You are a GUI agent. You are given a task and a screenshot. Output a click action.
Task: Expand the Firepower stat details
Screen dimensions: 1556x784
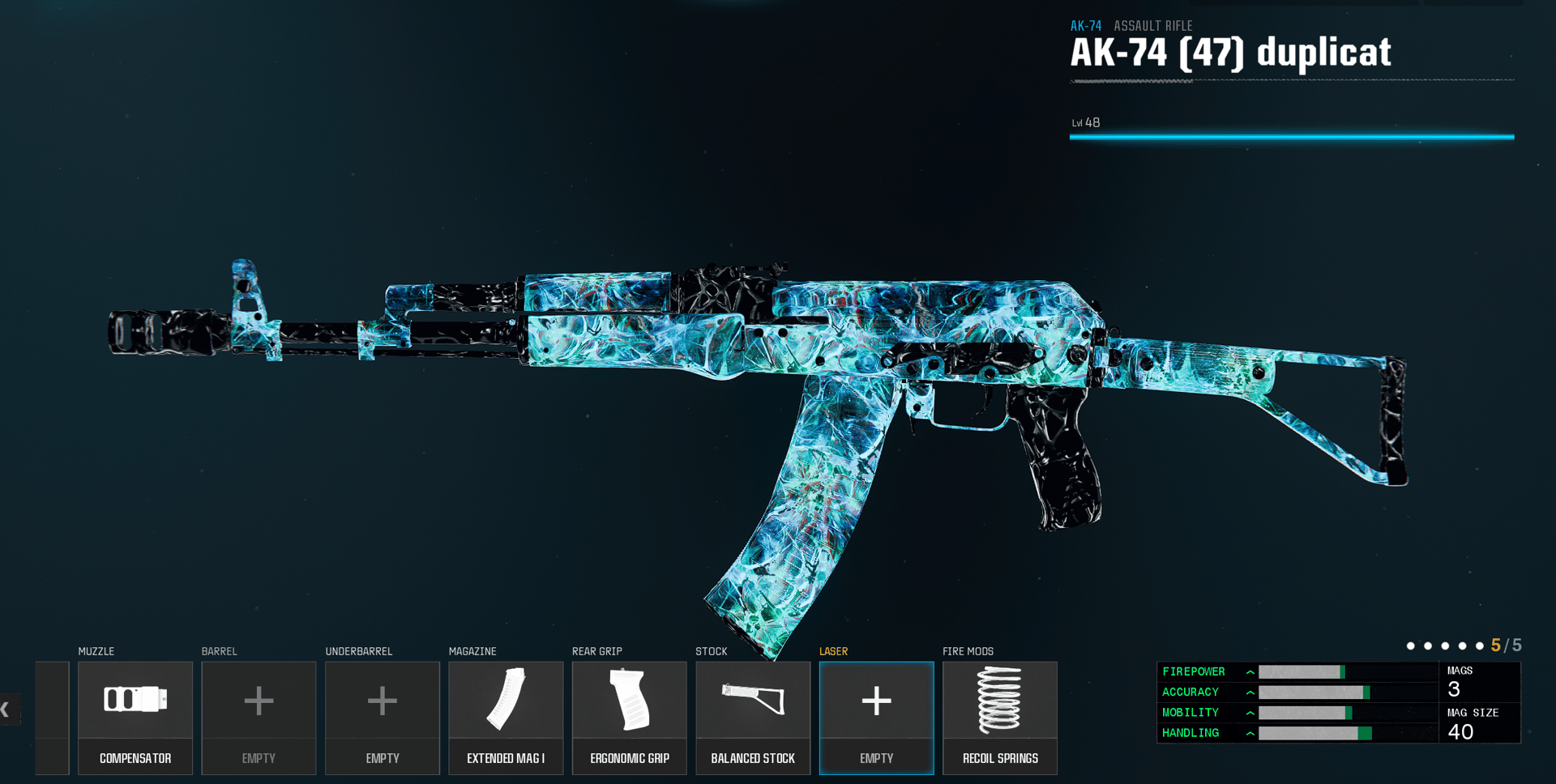[x=1250, y=671]
